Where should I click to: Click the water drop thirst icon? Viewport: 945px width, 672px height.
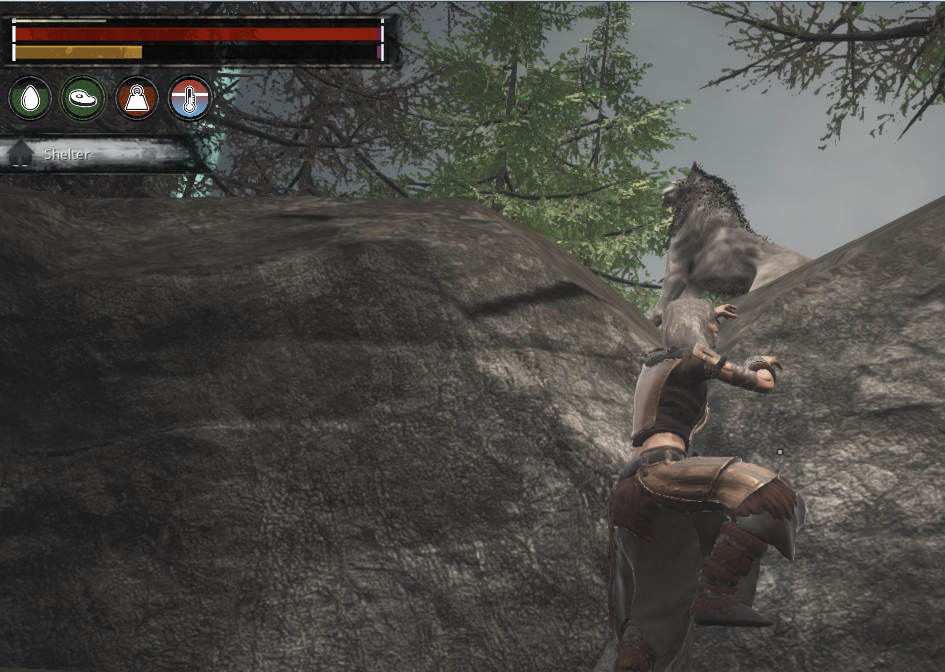30,98
